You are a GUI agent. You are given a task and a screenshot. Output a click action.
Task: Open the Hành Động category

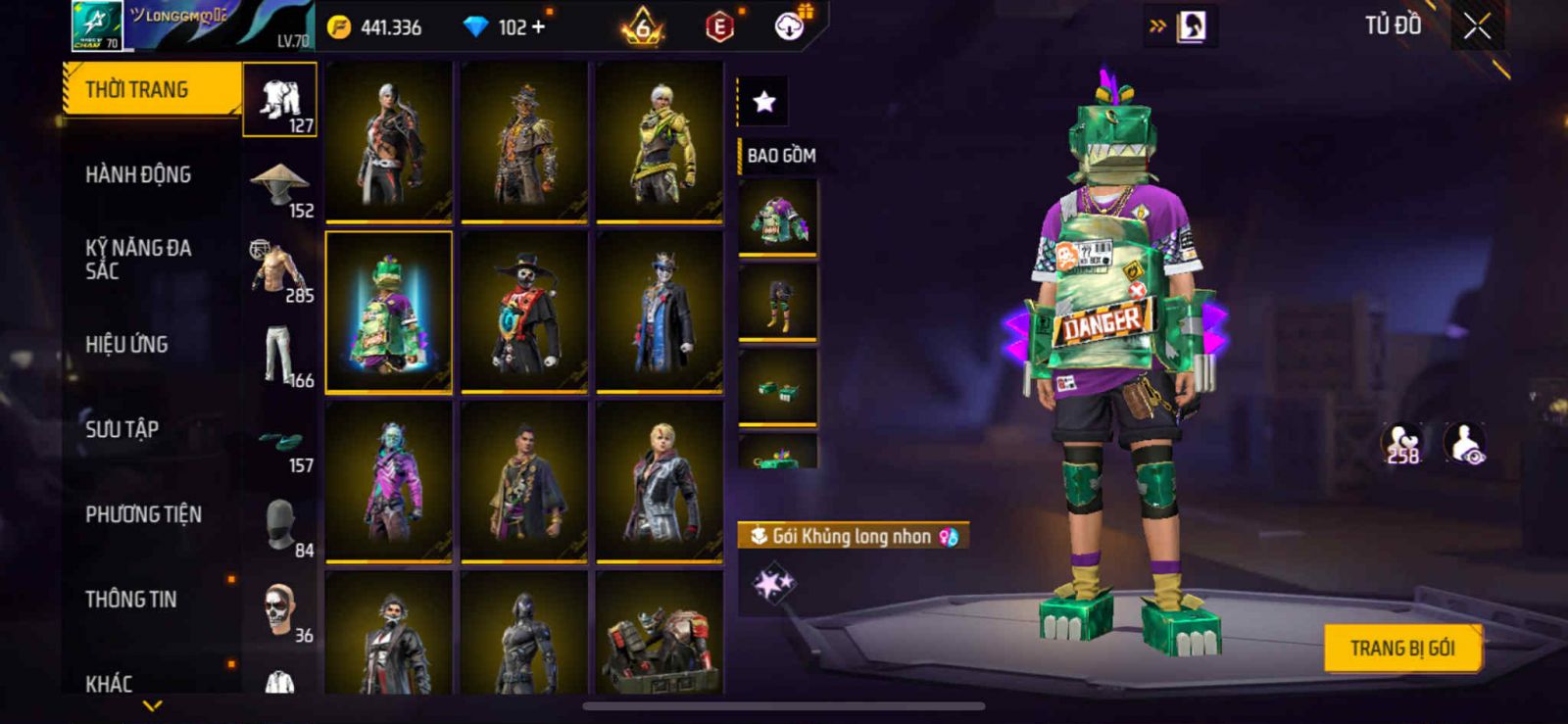pos(138,174)
